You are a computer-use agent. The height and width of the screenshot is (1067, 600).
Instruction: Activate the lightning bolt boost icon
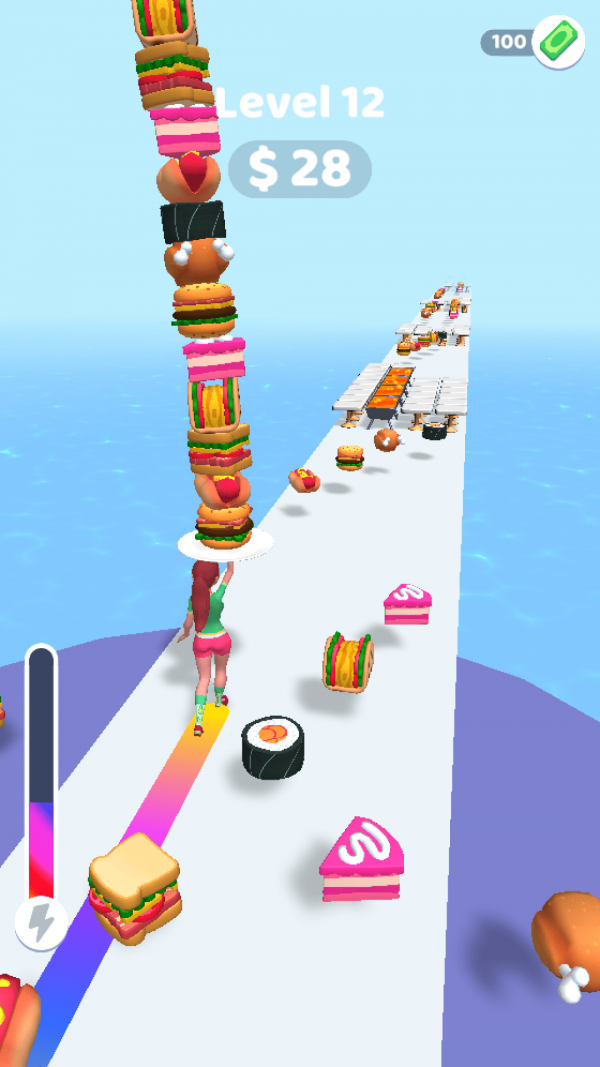[41, 925]
